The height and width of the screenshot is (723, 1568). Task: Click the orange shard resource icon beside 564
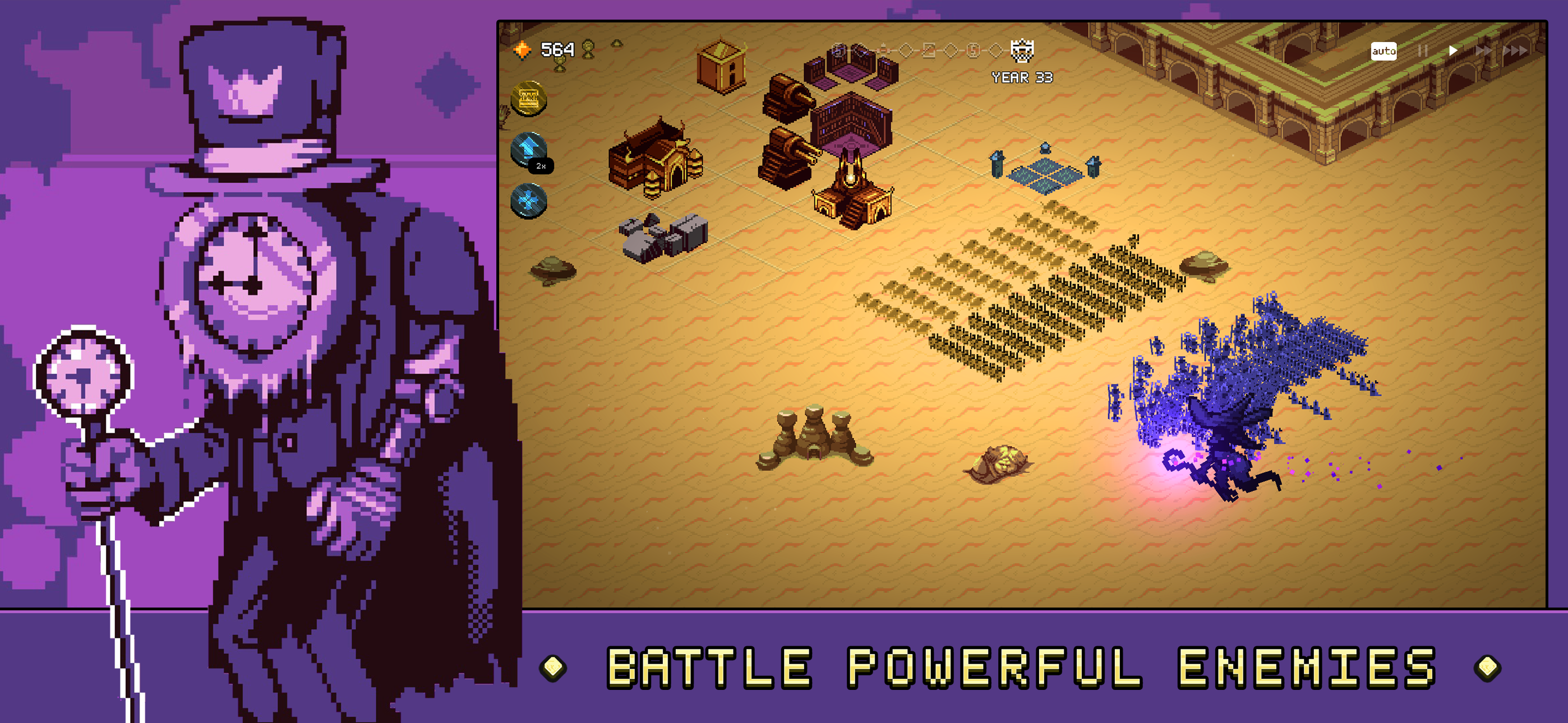pos(522,49)
